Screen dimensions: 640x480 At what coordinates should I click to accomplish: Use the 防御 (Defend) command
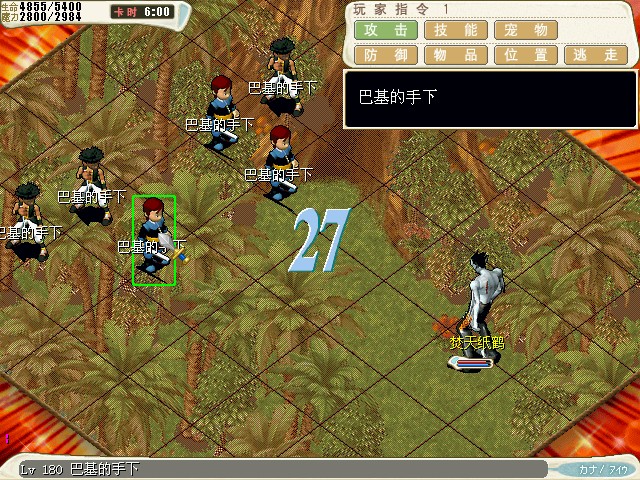click(x=385, y=55)
